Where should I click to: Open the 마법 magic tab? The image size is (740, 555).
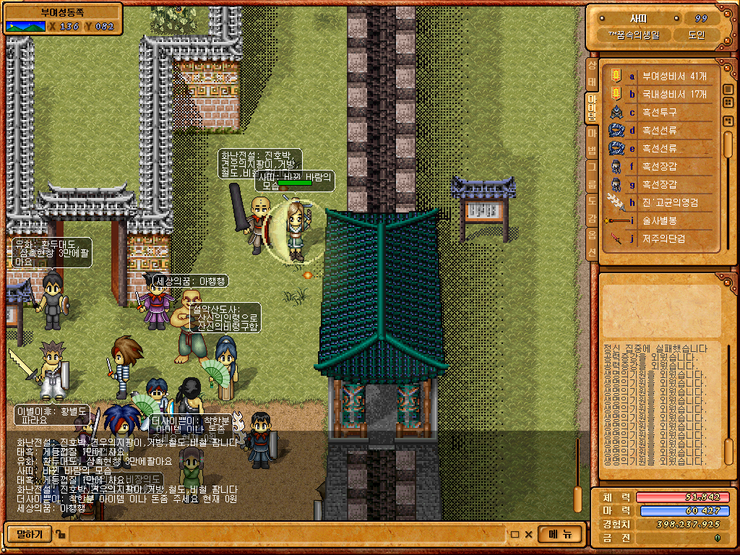pyautogui.click(x=591, y=141)
